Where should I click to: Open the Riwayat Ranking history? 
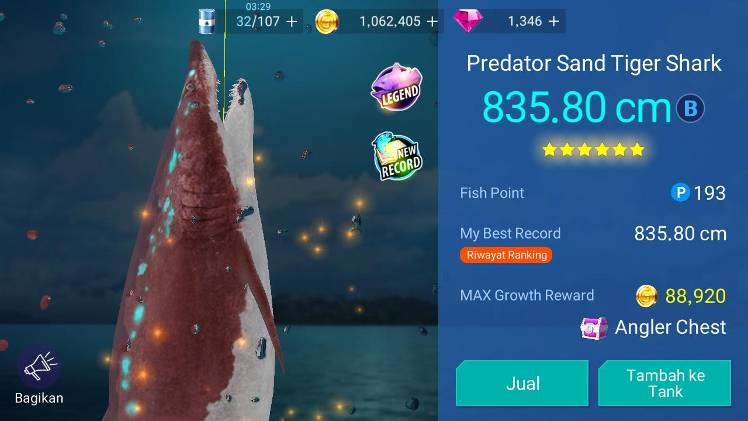pyautogui.click(x=506, y=255)
